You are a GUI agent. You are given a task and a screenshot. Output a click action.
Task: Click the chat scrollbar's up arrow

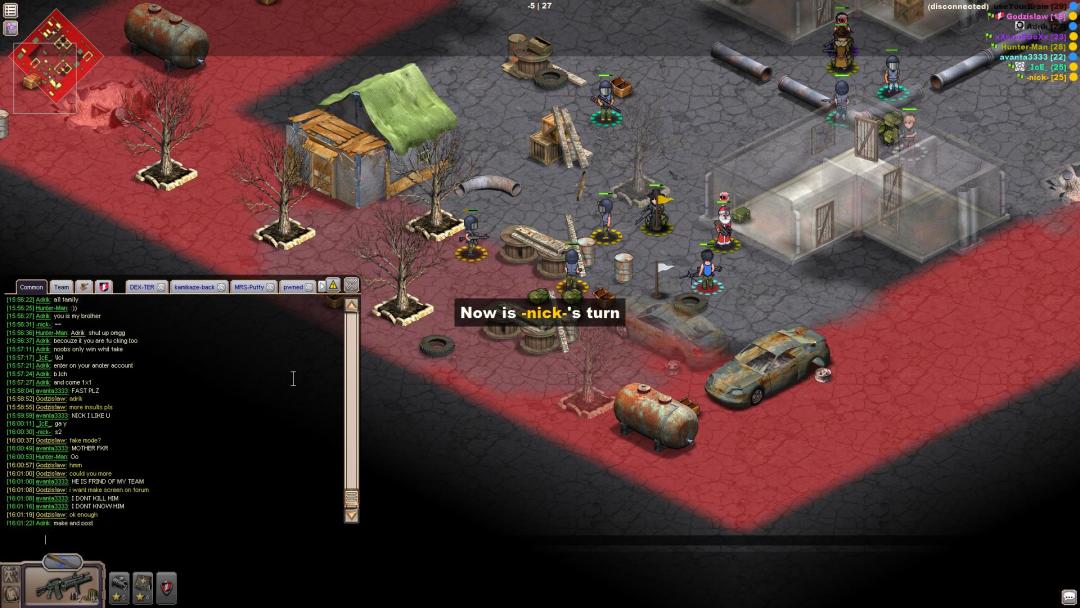tap(351, 305)
